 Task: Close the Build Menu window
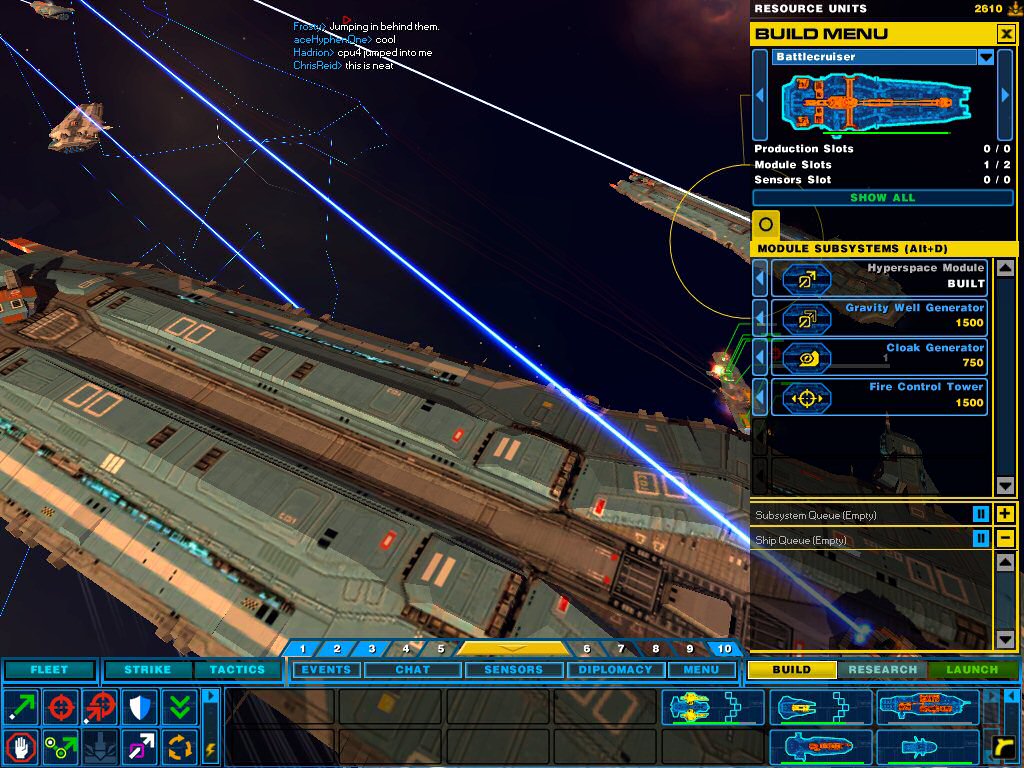(x=1006, y=34)
